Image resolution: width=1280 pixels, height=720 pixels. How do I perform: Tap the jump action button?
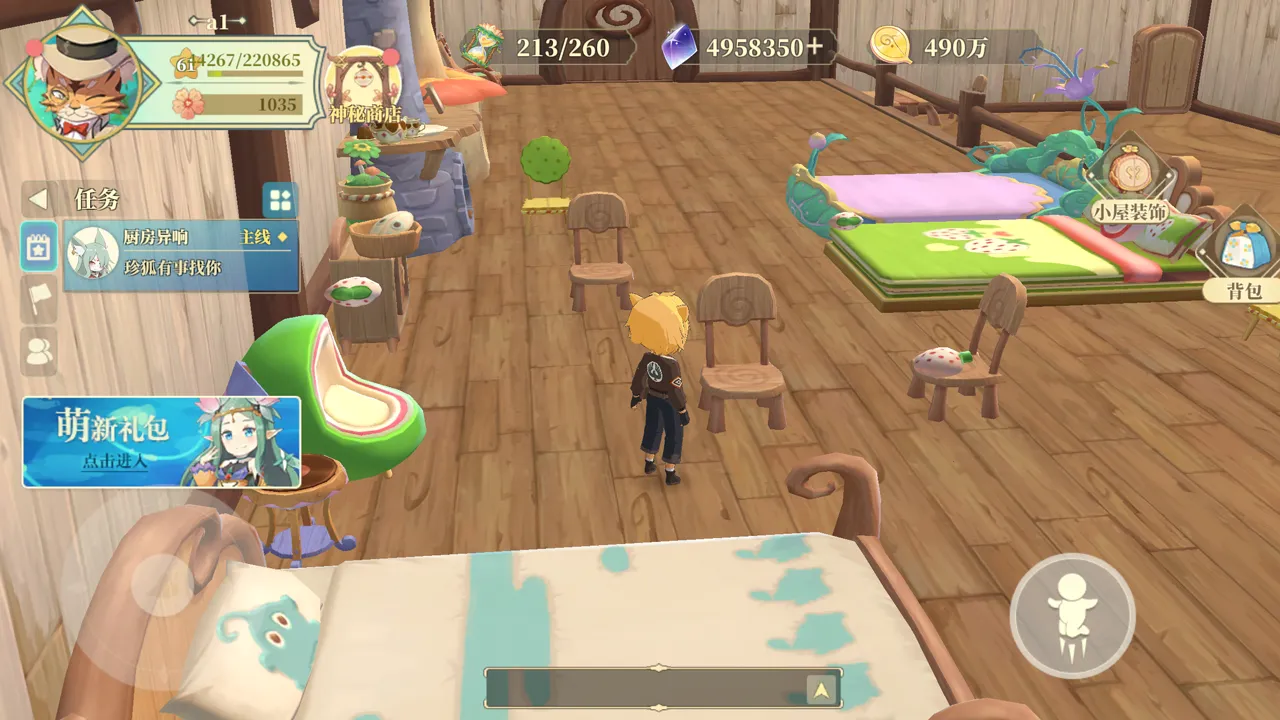pyautogui.click(x=1072, y=613)
